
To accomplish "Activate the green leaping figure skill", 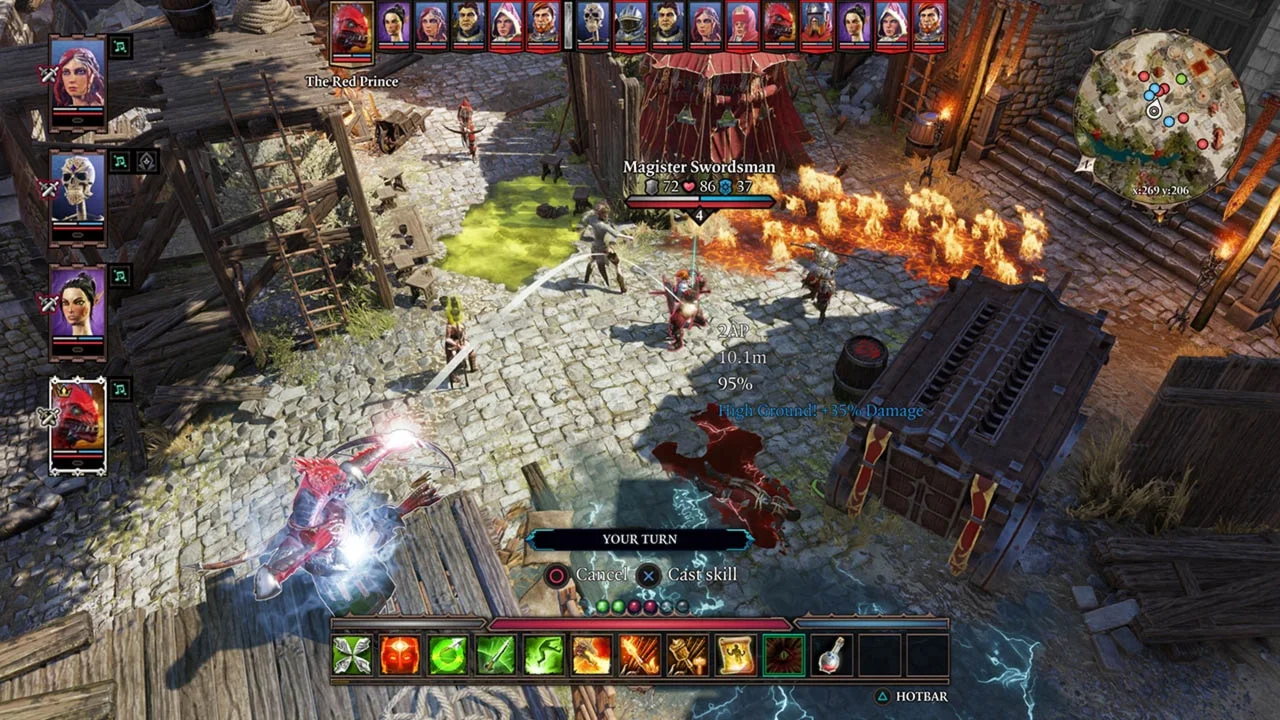I will click(x=544, y=655).
